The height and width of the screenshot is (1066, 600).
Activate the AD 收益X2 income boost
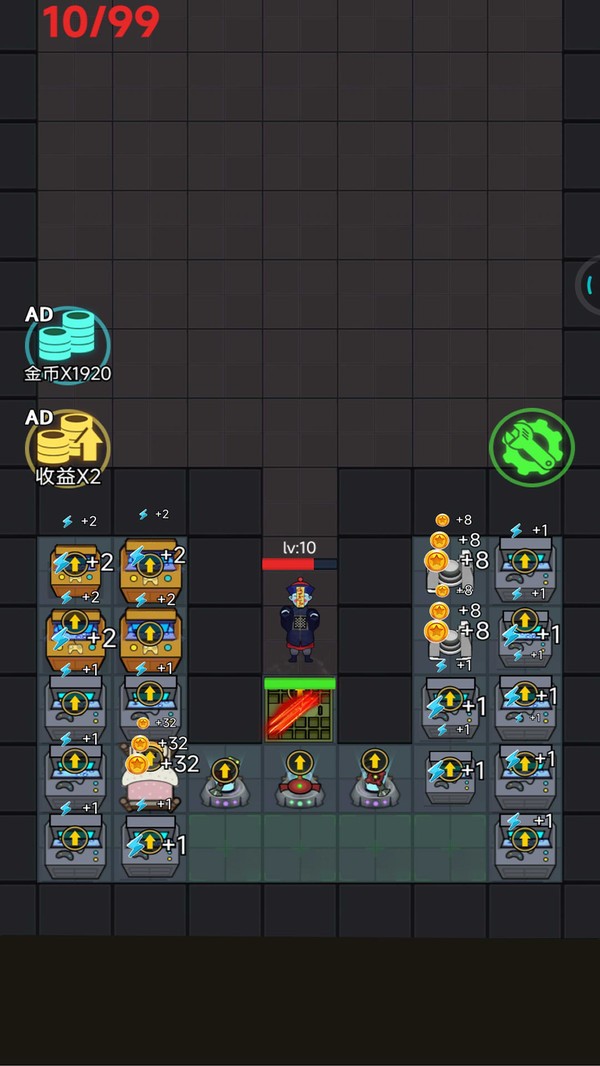coord(67,447)
